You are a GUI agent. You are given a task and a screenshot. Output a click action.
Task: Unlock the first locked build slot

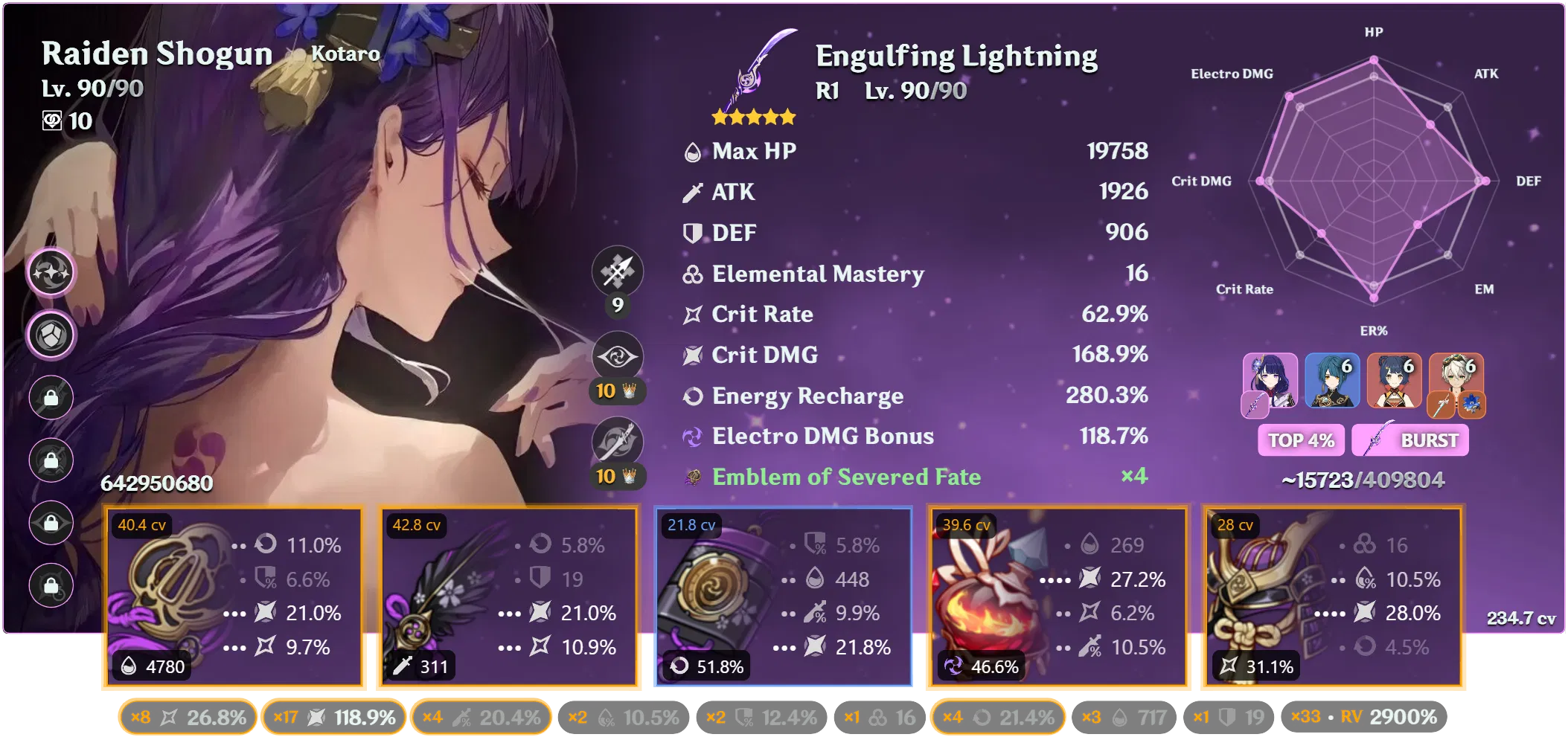point(51,398)
